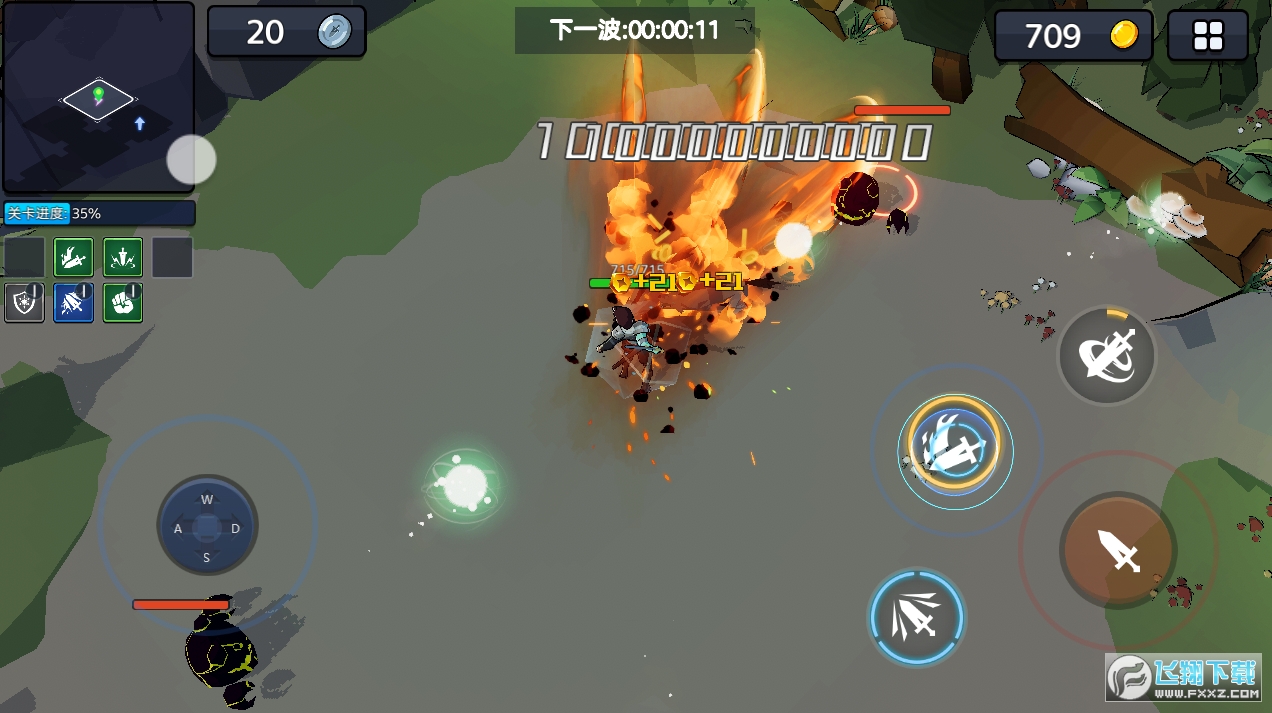1272x713 pixels.
Task: Tap the basic sword attack button
Action: 1118,549
